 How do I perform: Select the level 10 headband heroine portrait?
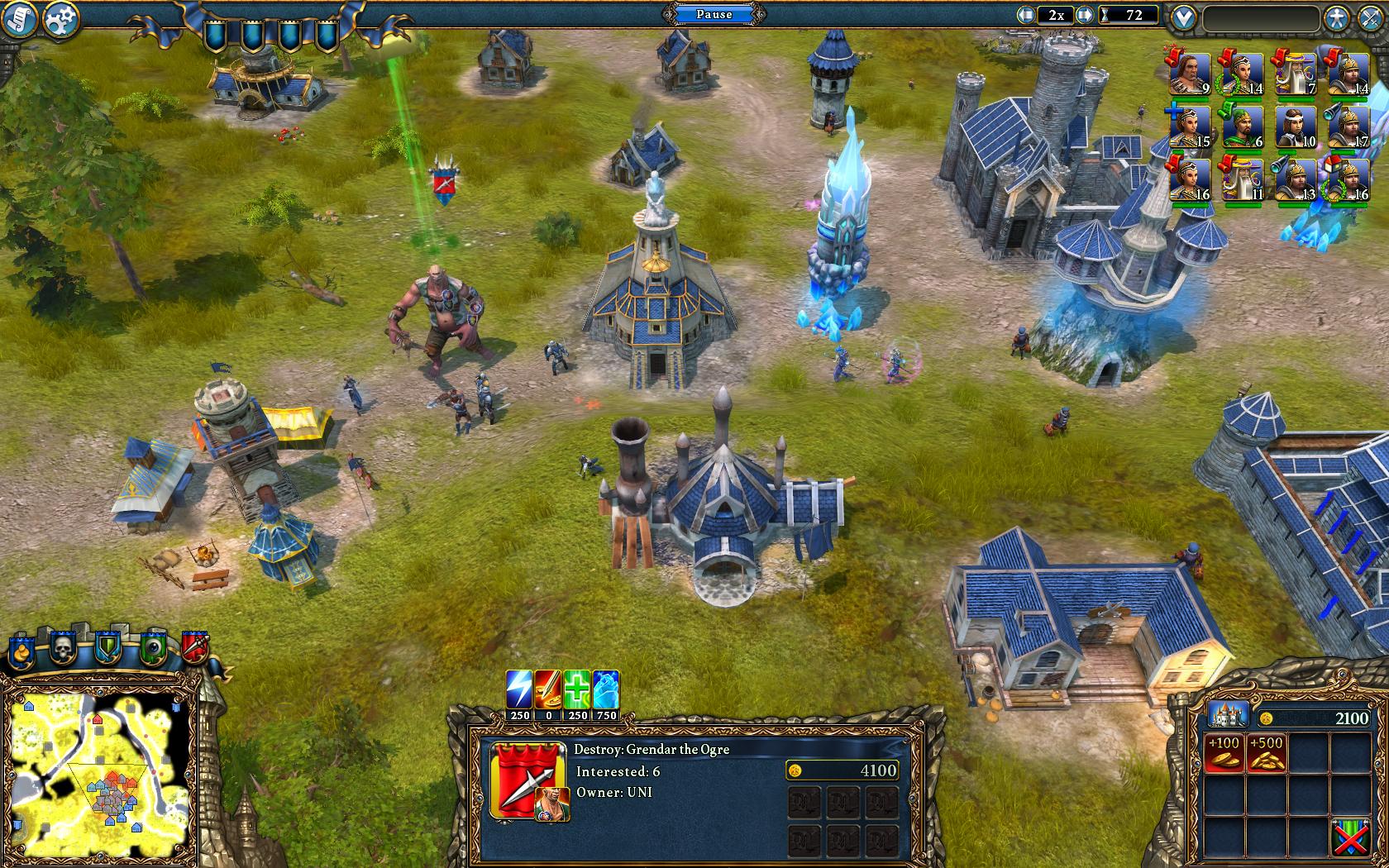pyautogui.click(x=1295, y=127)
